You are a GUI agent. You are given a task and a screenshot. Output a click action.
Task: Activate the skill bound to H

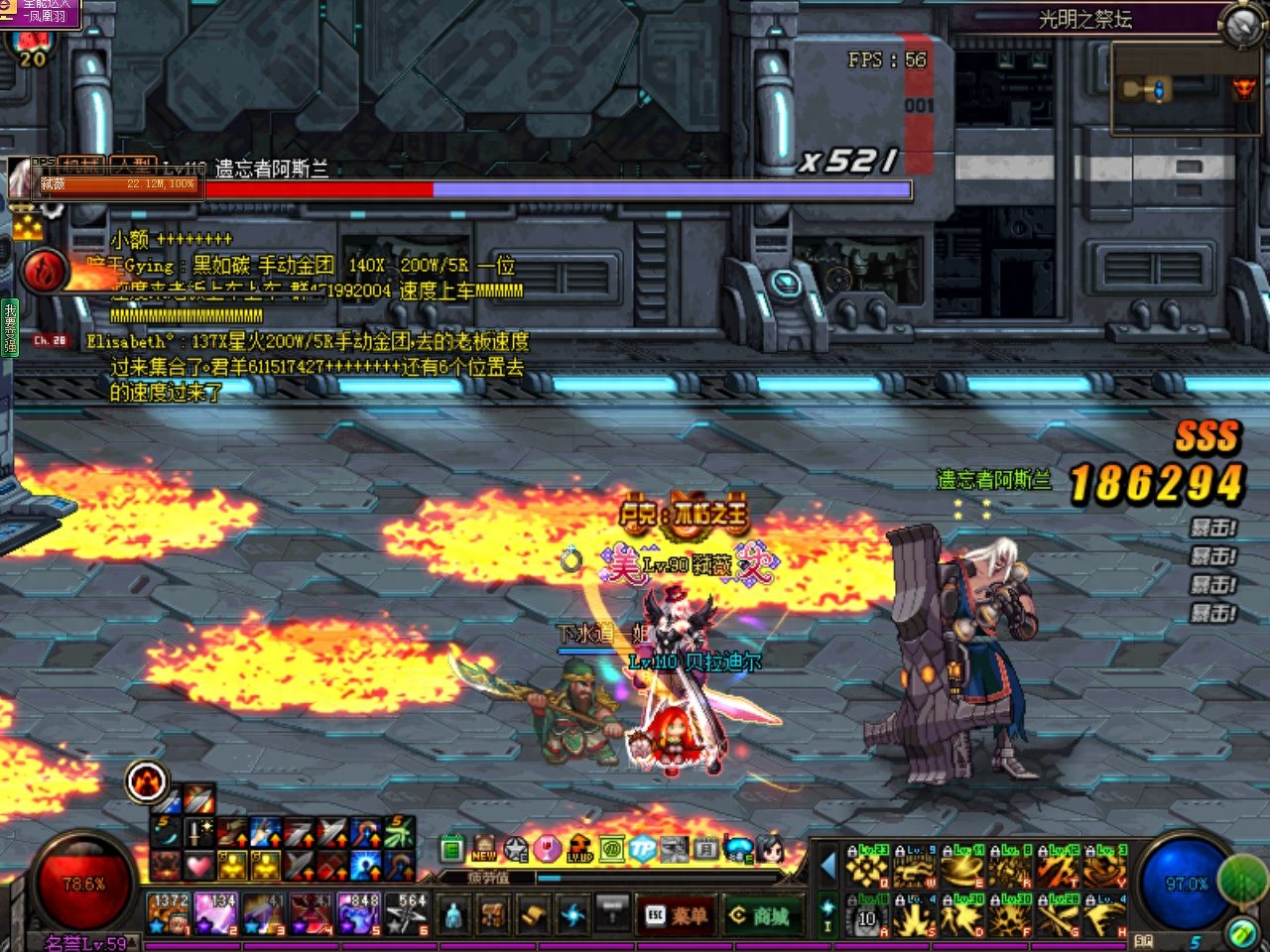pos(1105,917)
